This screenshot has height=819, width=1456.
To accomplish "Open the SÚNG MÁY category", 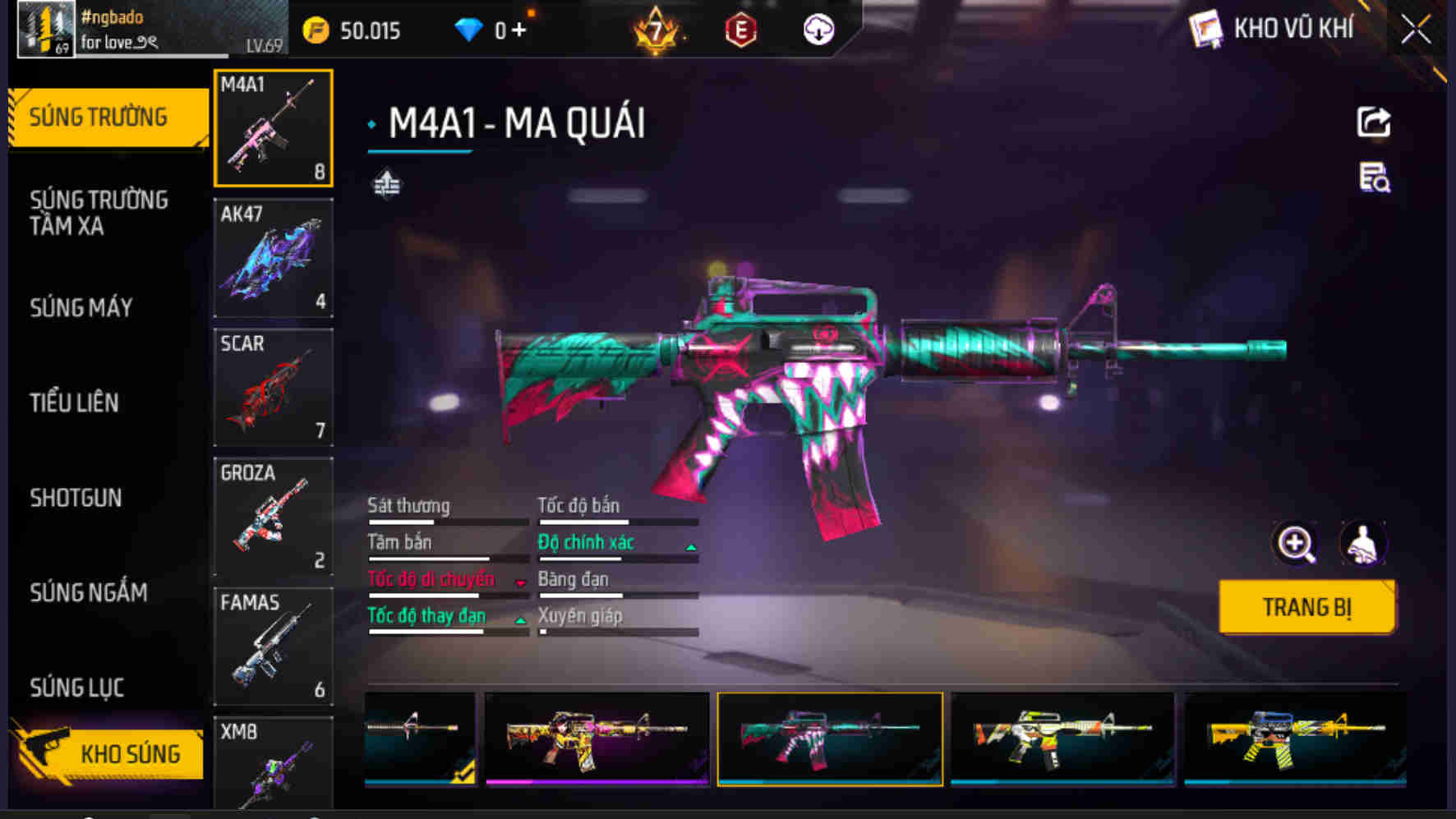I will click(x=81, y=308).
